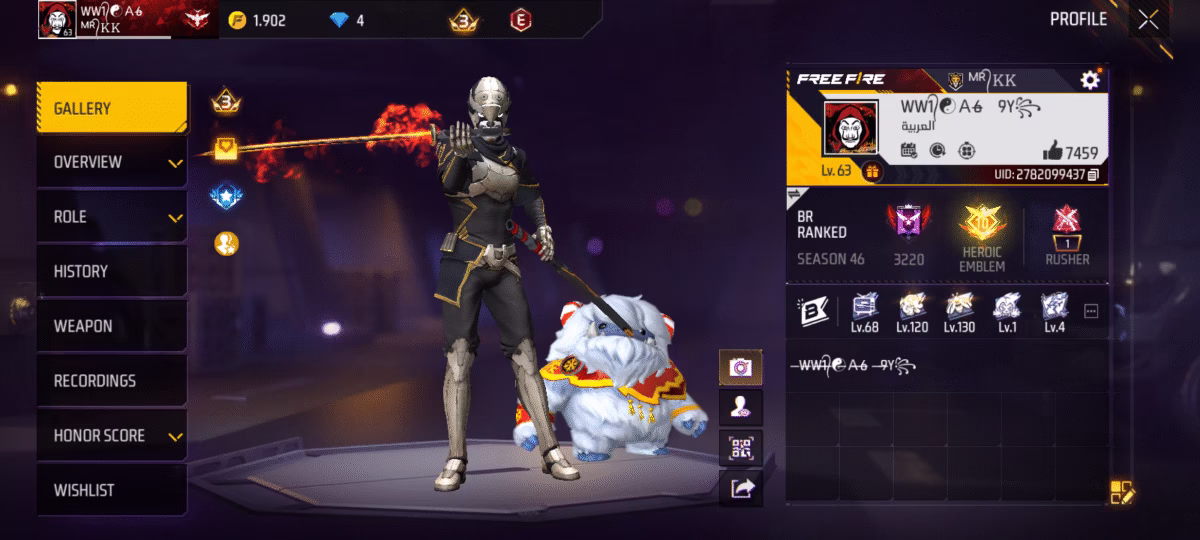
Task: Open the Honor Score section
Action: pyautogui.click(x=112, y=436)
